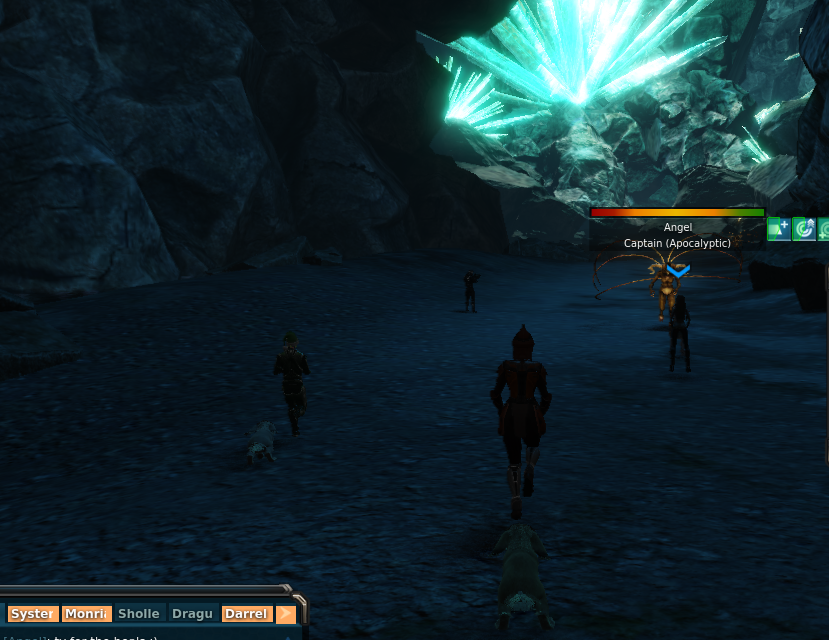Click the green plus buff icon beside Angel

(779, 229)
